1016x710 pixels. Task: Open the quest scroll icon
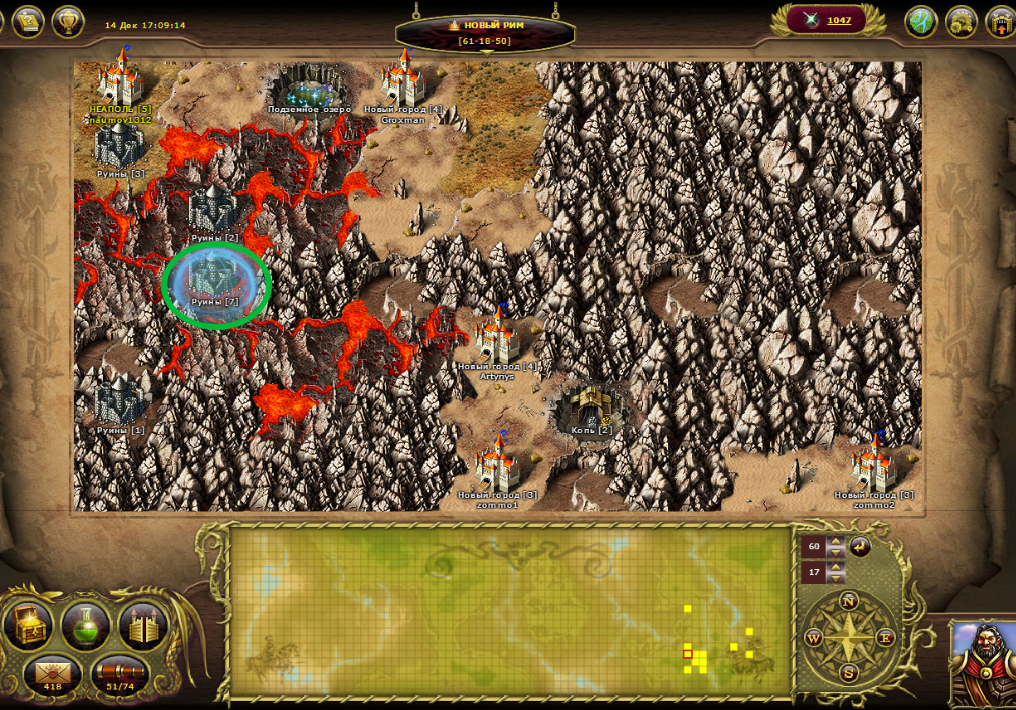(27, 21)
